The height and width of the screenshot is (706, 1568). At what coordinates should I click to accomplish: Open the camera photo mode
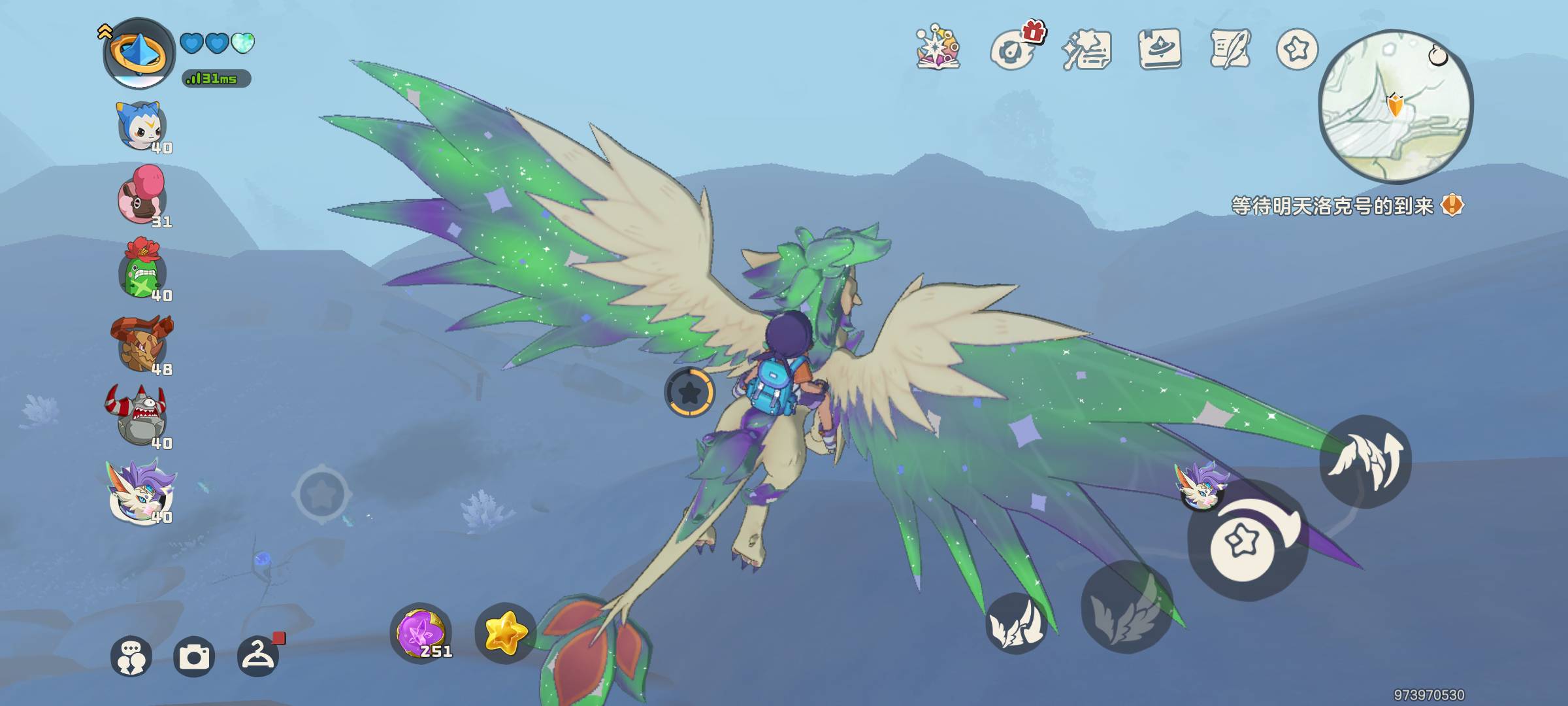tap(194, 656)
